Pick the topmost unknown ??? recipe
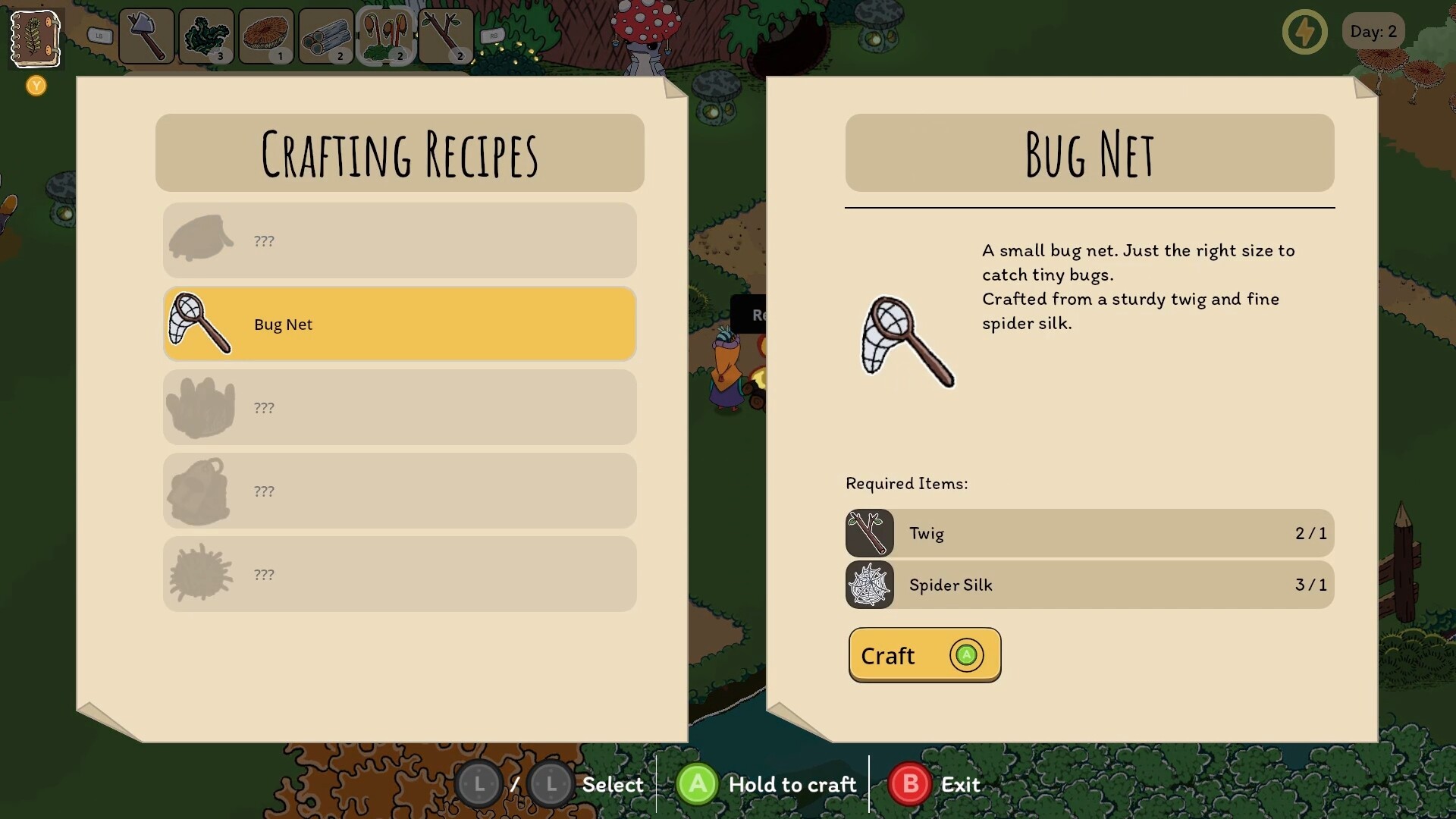 (x=400, y=241)
